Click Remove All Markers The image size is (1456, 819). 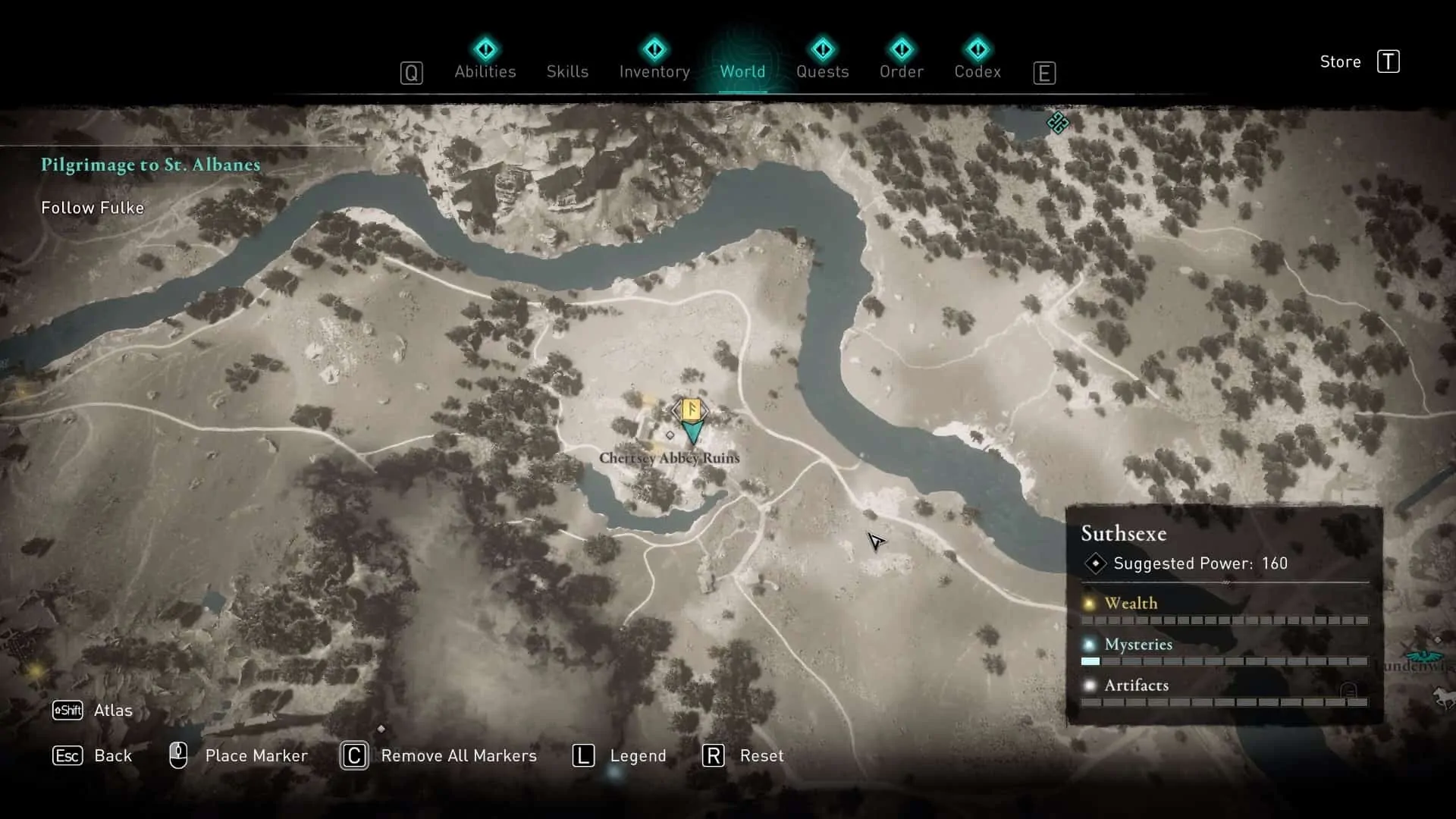pyautogui.click(x=459, y=755)
